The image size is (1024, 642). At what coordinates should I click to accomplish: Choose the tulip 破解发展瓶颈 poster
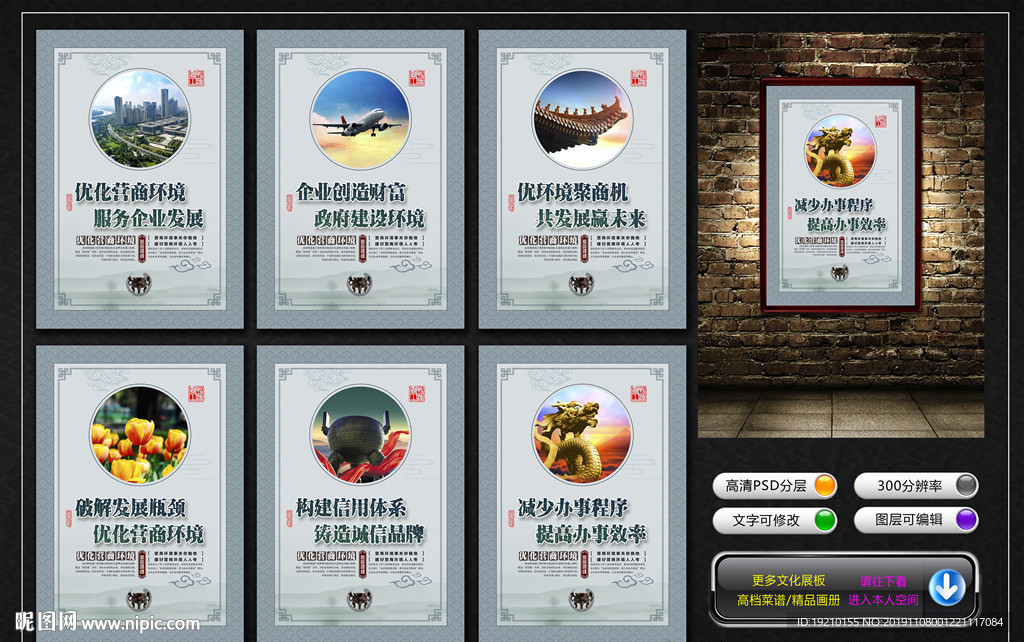point(140,490)
